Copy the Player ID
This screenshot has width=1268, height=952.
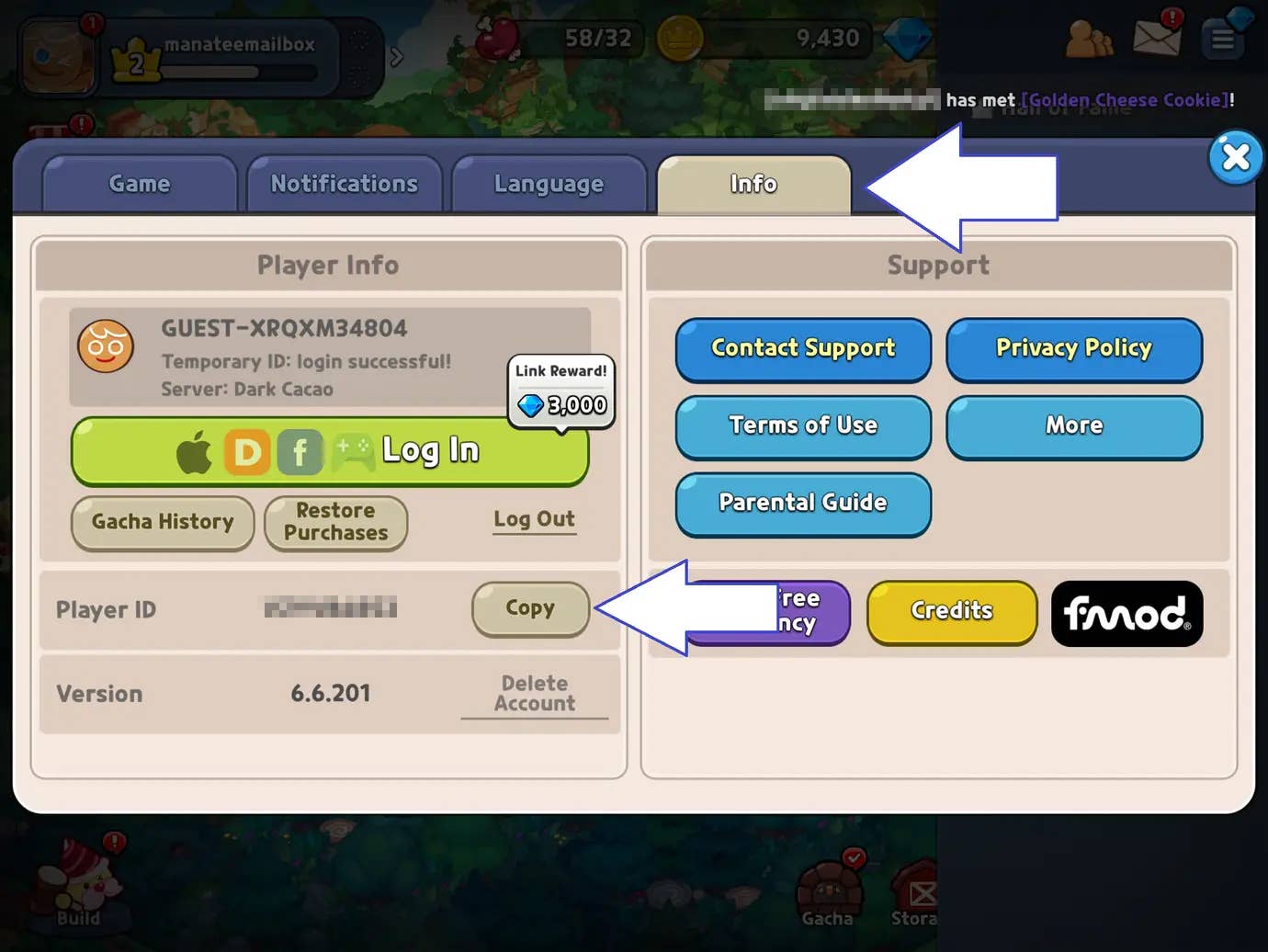[530, 608]
